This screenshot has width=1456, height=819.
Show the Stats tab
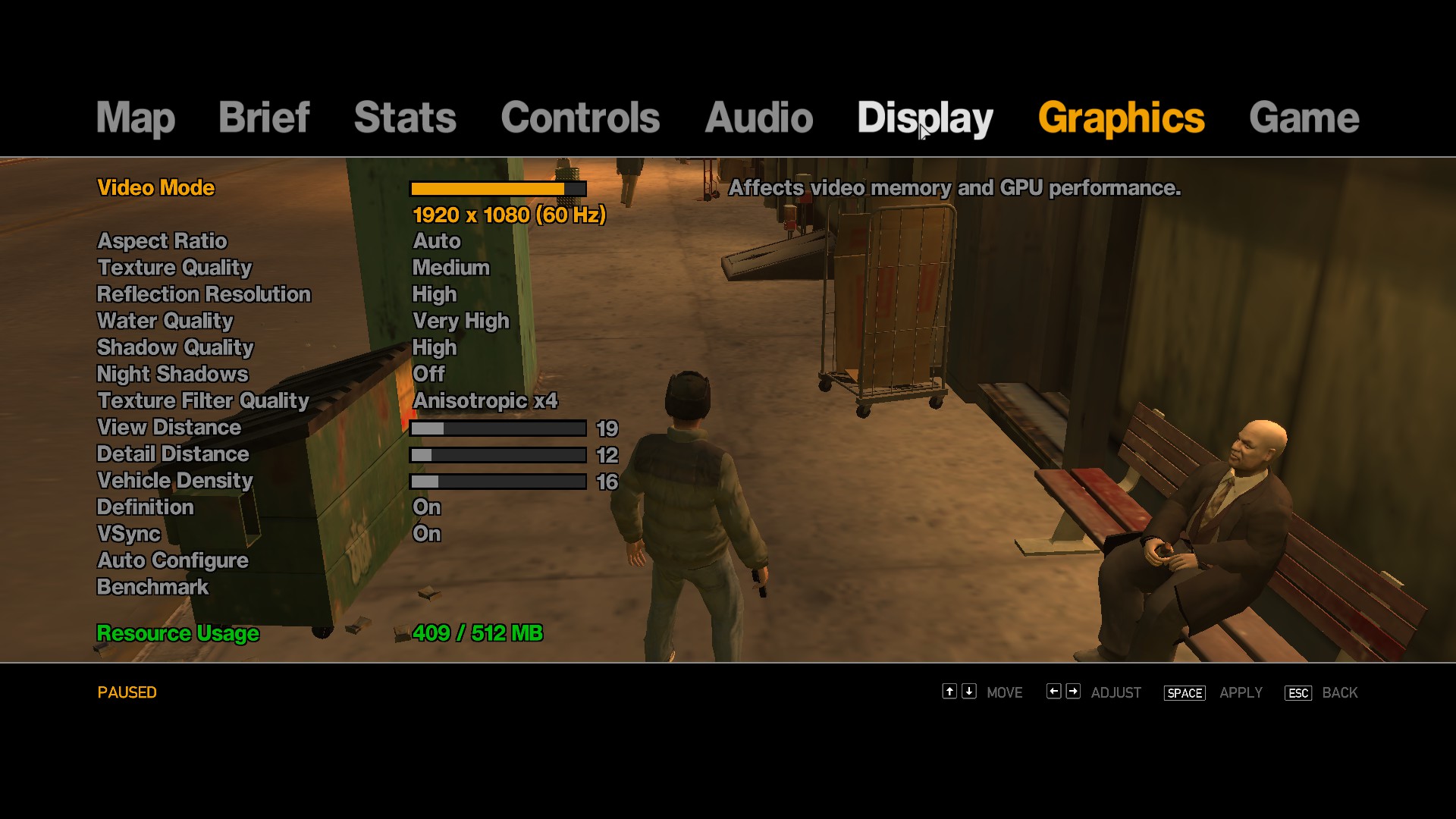coord(405,118)
